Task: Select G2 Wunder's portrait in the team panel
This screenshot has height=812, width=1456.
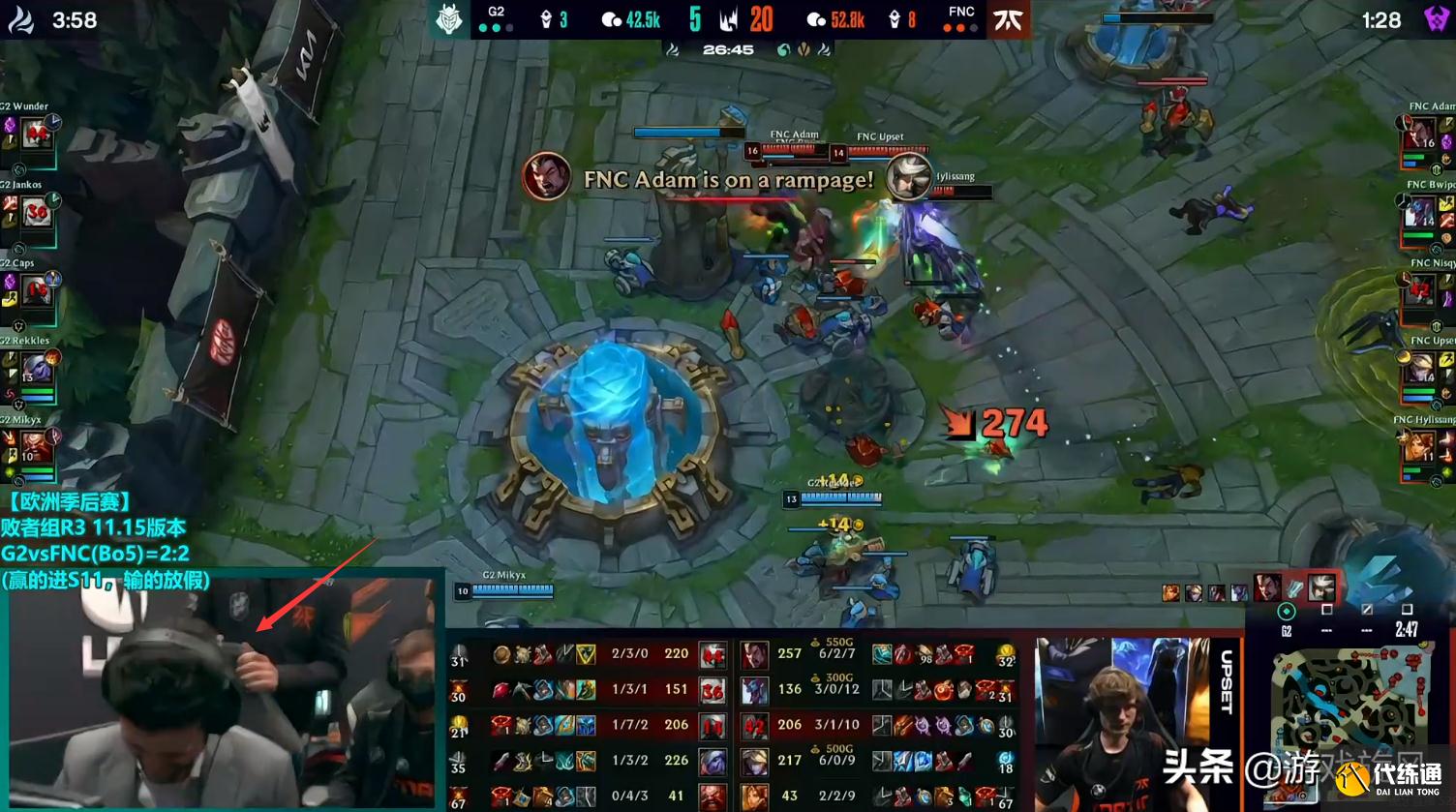Action: [x=37, y=135]
